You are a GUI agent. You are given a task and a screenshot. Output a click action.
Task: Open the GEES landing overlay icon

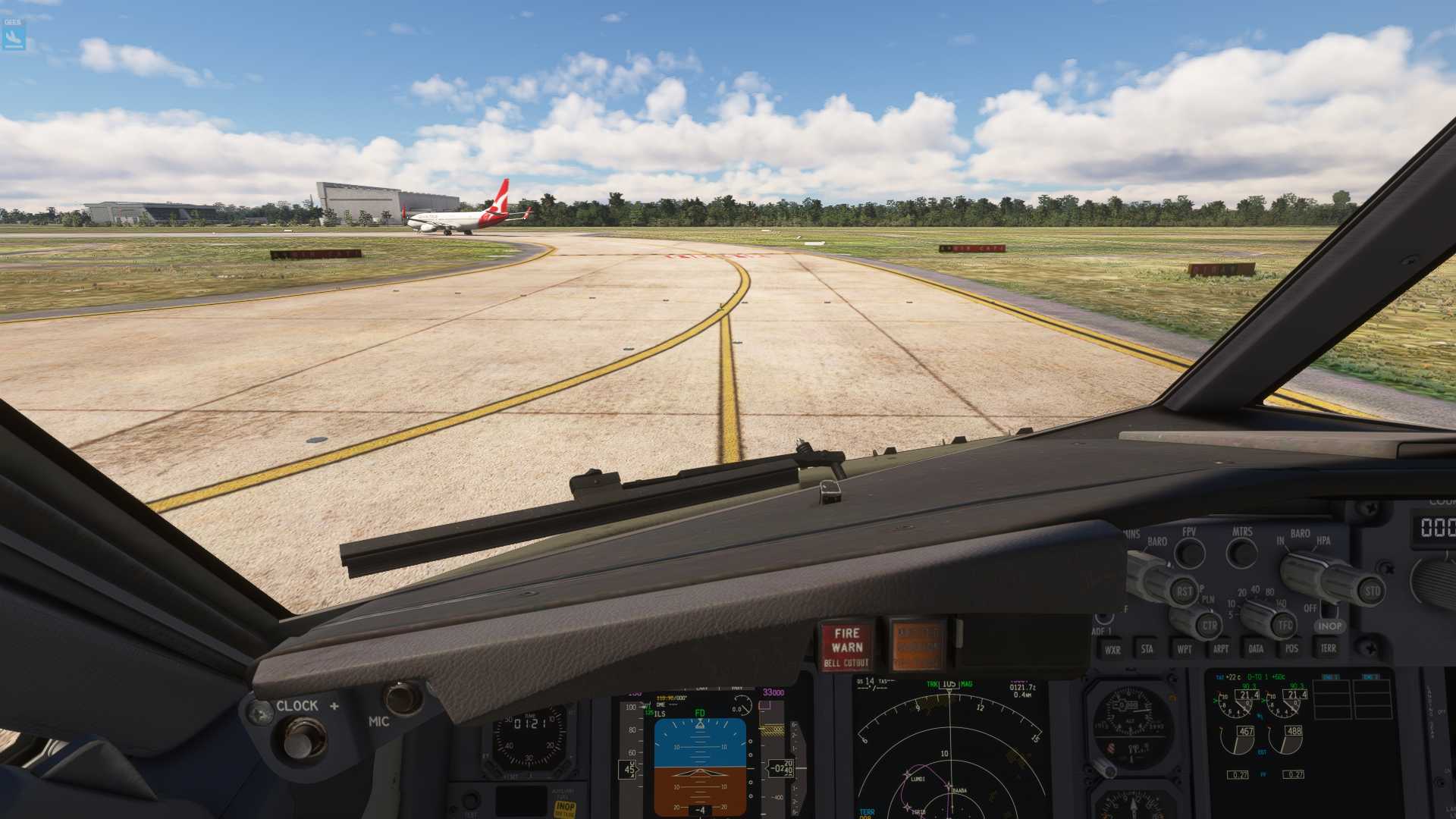(14, 36)
